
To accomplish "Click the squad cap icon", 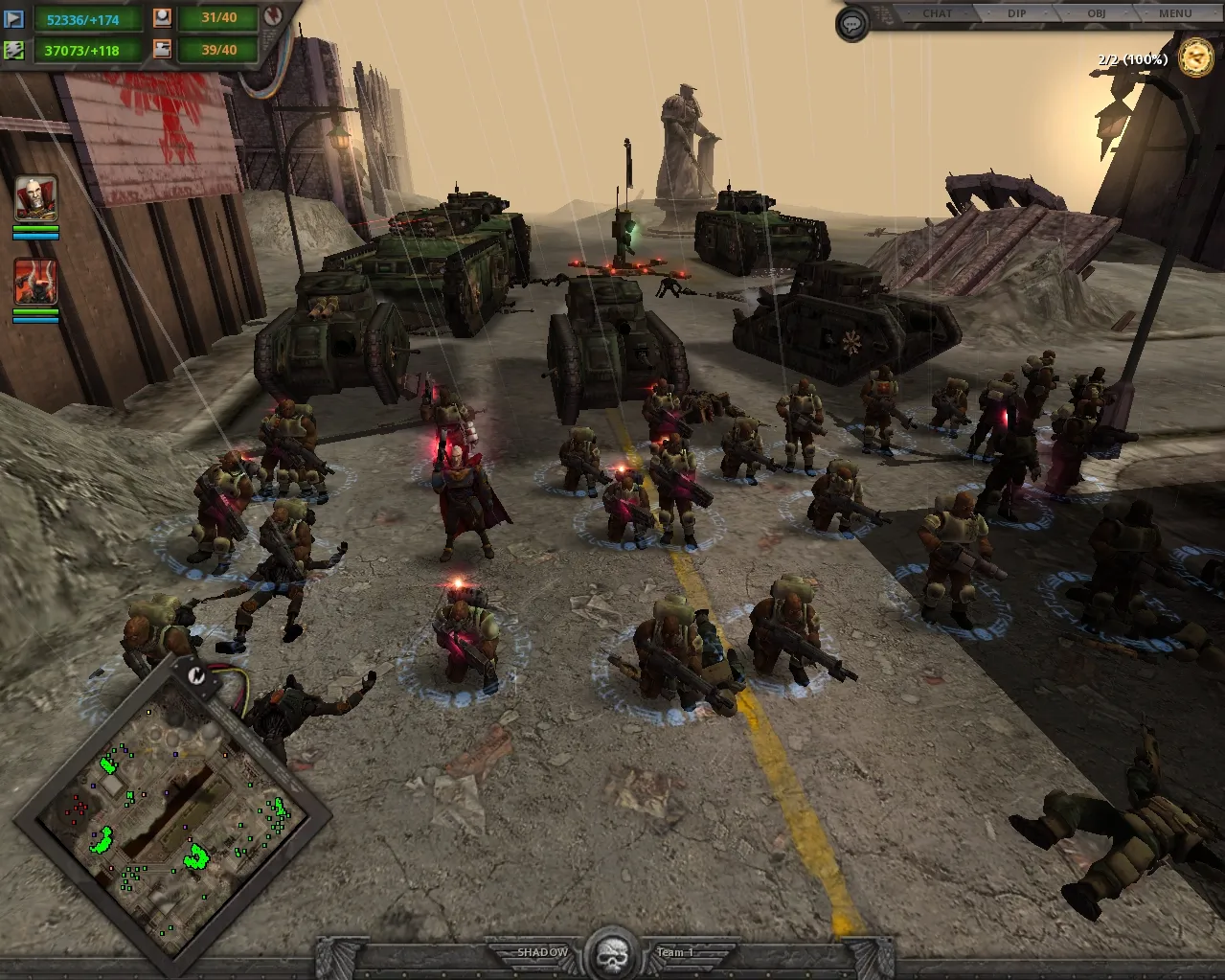I will [162, 17].
